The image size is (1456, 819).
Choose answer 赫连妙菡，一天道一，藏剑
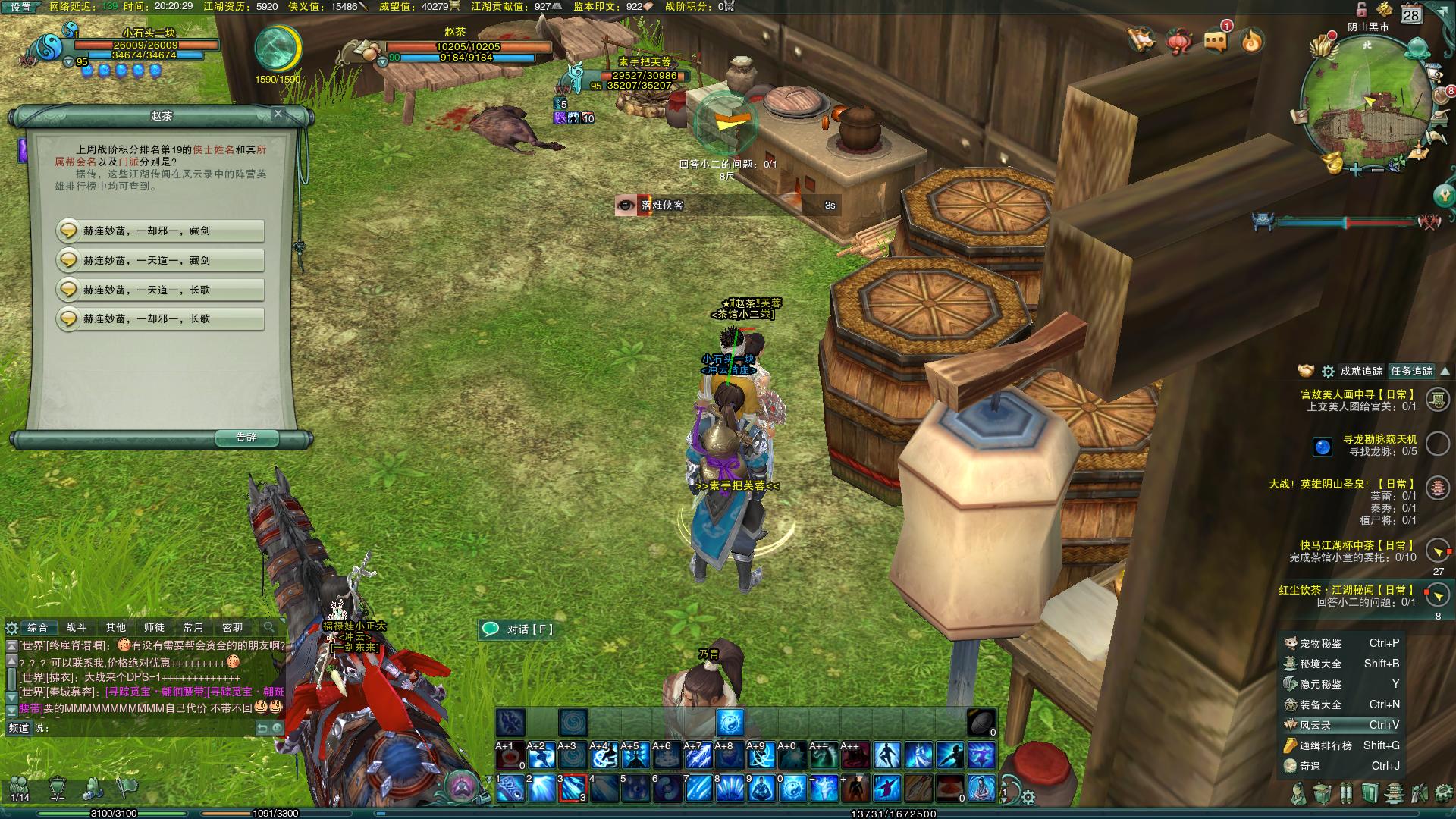[160, 260]
